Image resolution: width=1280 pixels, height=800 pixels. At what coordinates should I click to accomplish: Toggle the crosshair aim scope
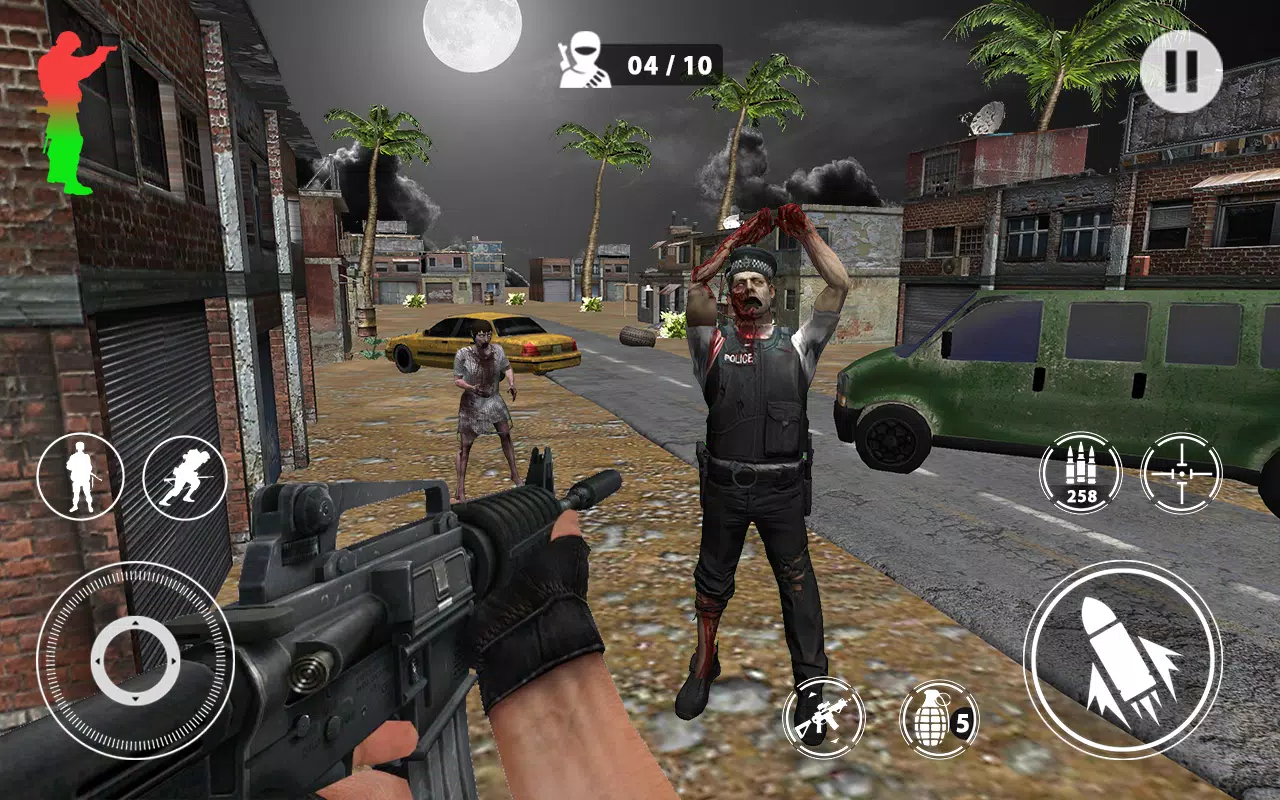[x=1181, y=473]
